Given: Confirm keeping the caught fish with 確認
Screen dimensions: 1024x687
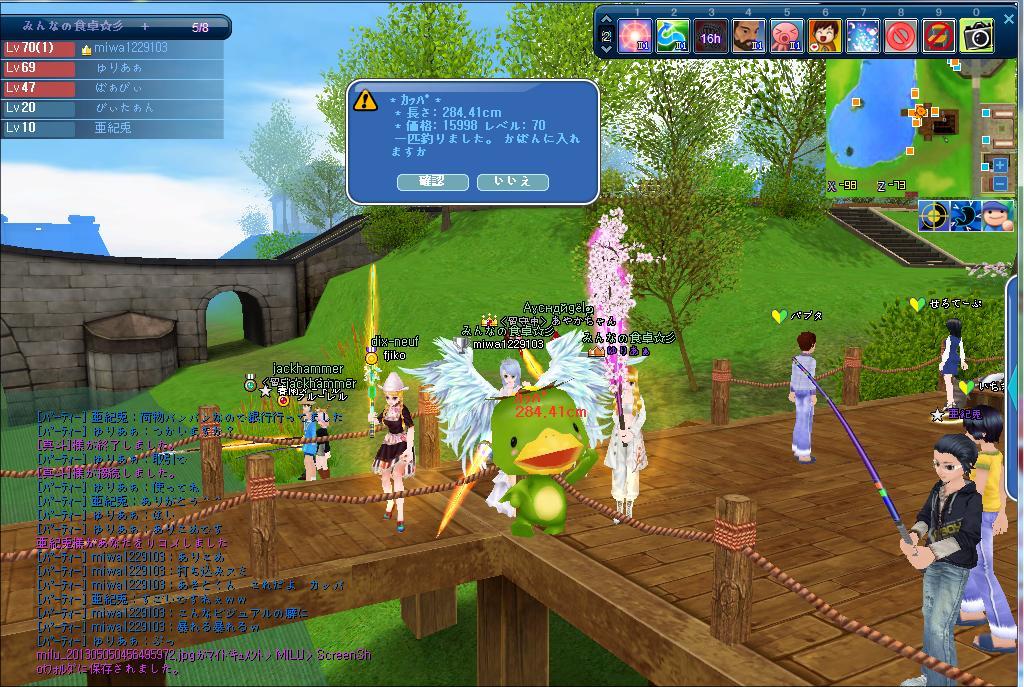Looking at the screenshot, I should (x=432, y=181).
